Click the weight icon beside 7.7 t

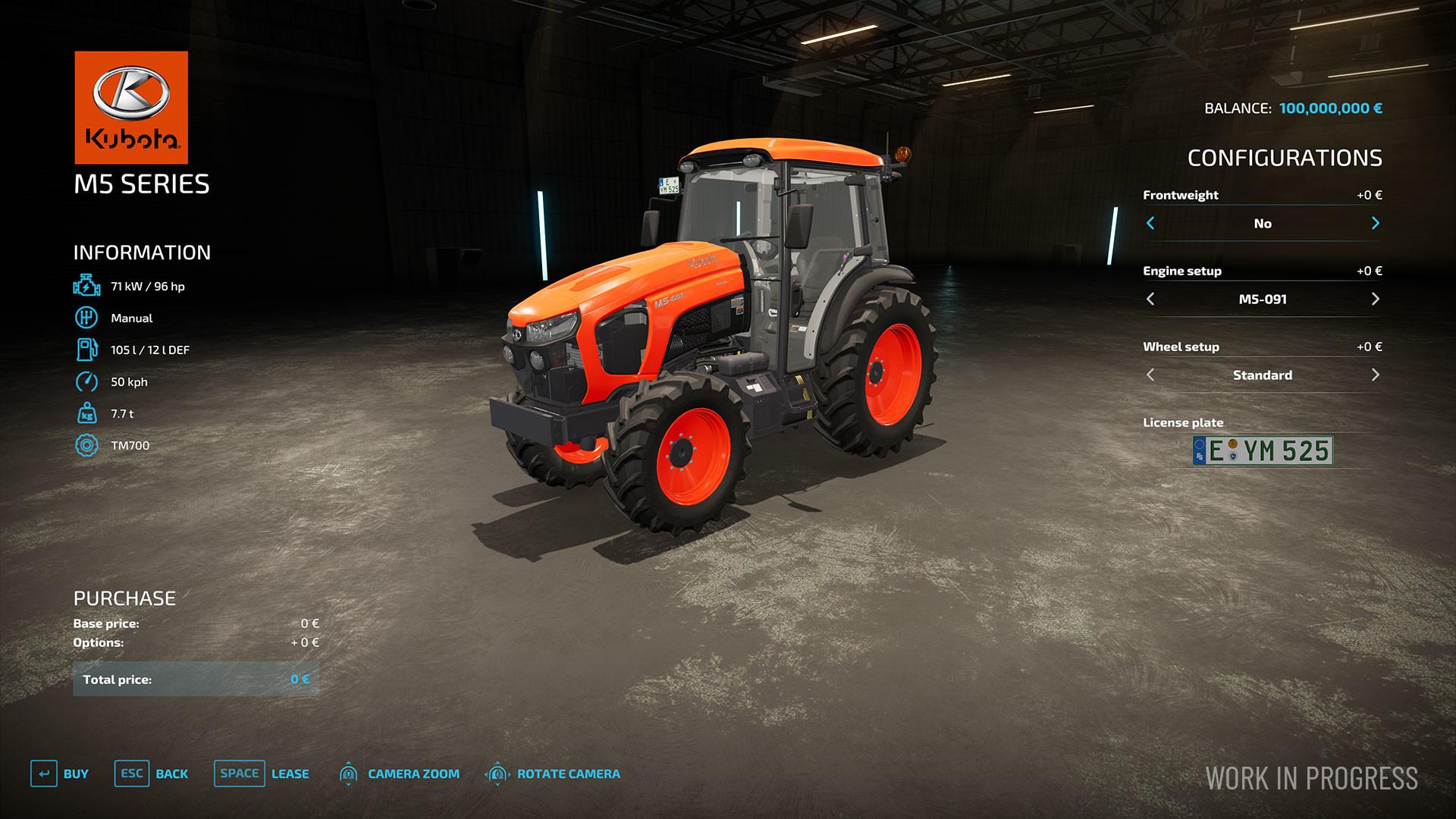click(x=86, y=413)
